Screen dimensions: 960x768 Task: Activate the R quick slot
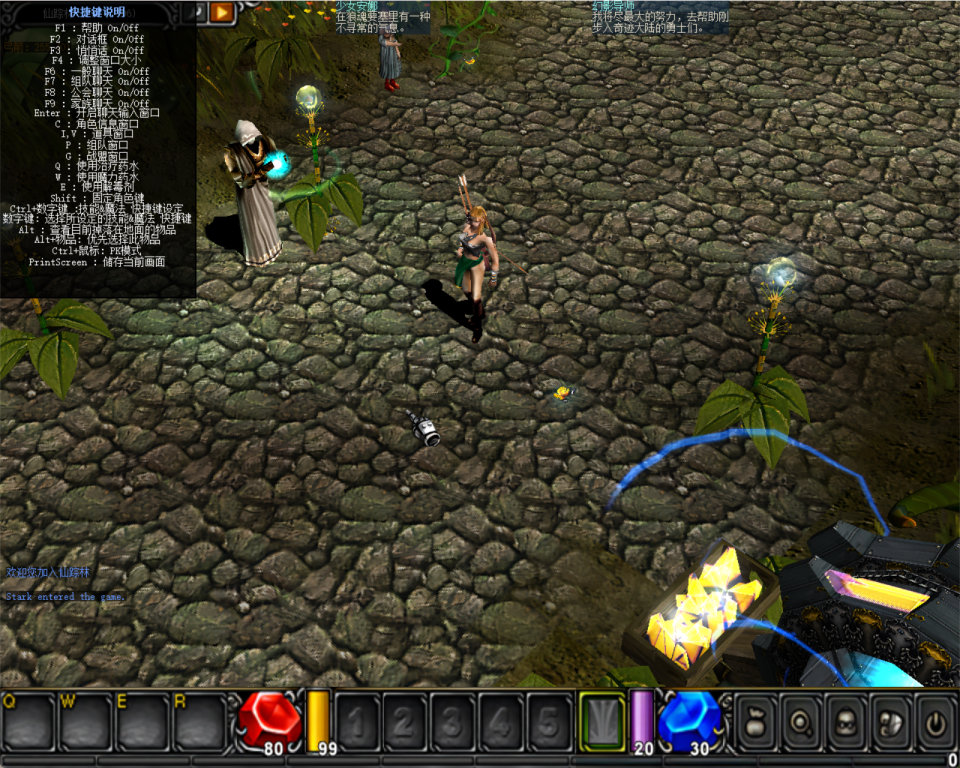(x=199, y=721)
